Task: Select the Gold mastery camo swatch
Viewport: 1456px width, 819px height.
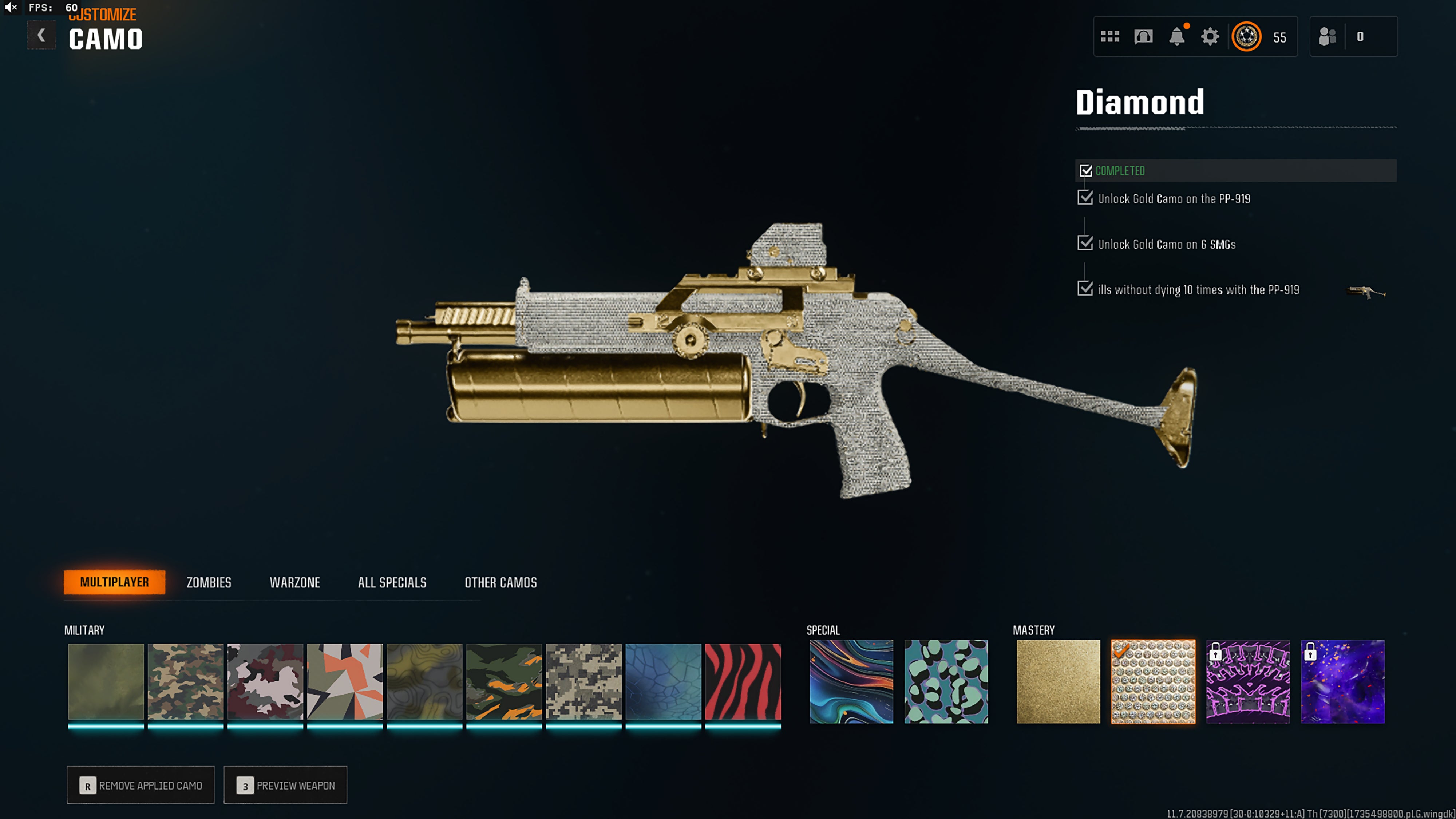Action: 1058,682
